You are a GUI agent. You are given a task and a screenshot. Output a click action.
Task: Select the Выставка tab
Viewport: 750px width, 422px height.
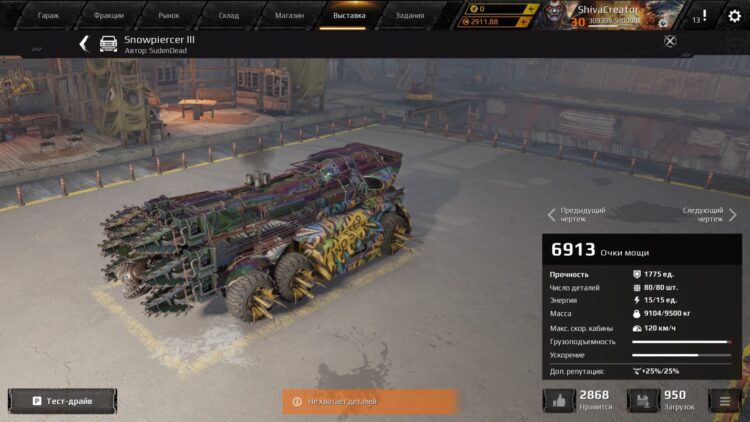(x=349, y=16)
